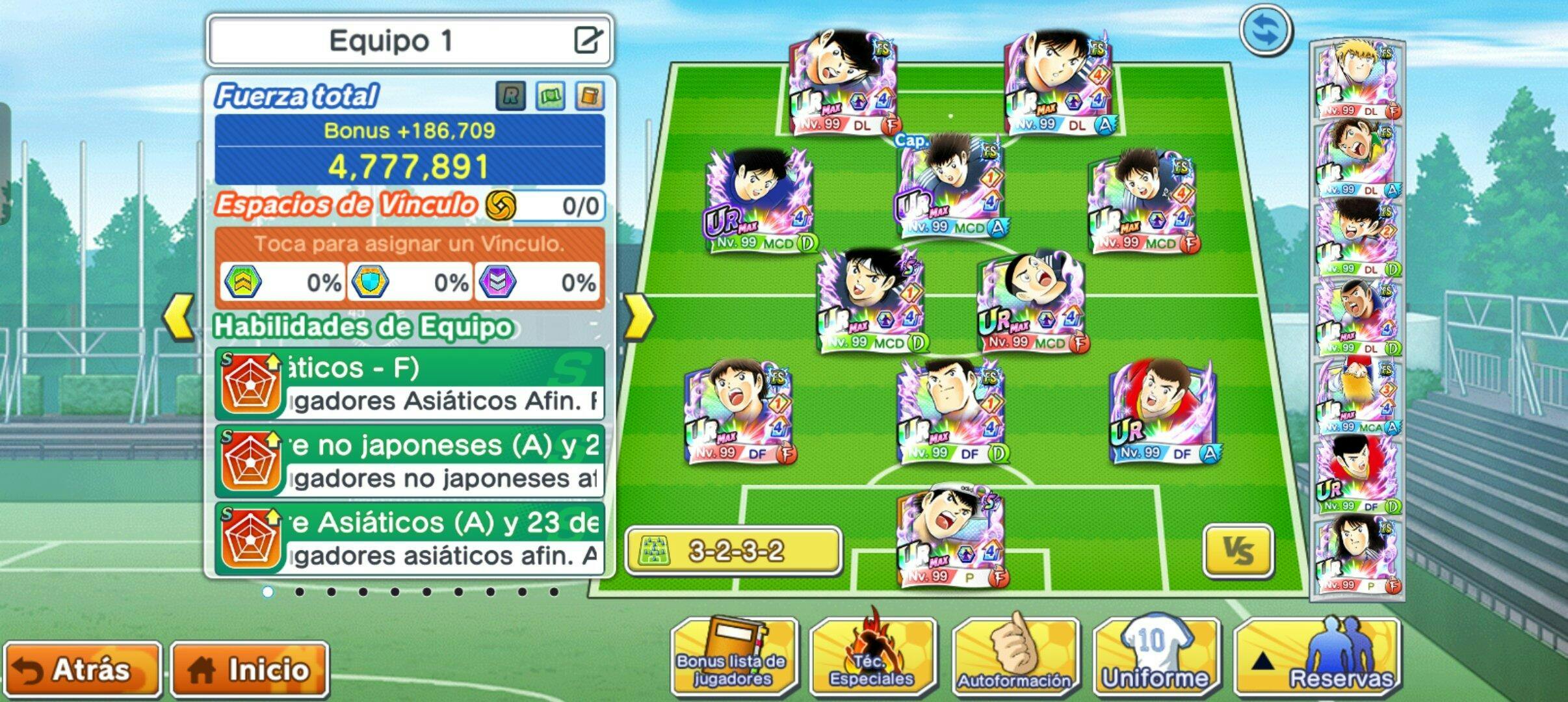This screenshot has width=1568, height=702.
Task: Open the Asiáticos (A) team skill row
Action: pyautogui.click(x=410, y=539)
